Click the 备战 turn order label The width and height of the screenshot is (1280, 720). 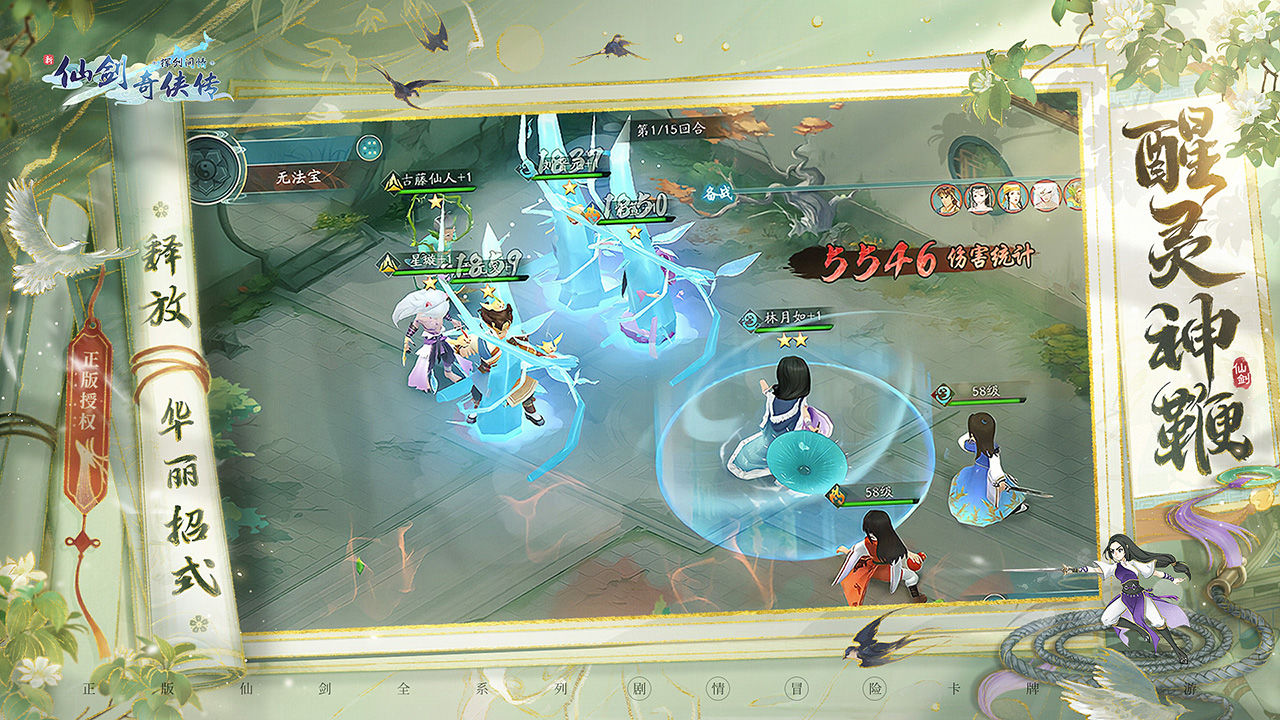[x=718, y=190]
